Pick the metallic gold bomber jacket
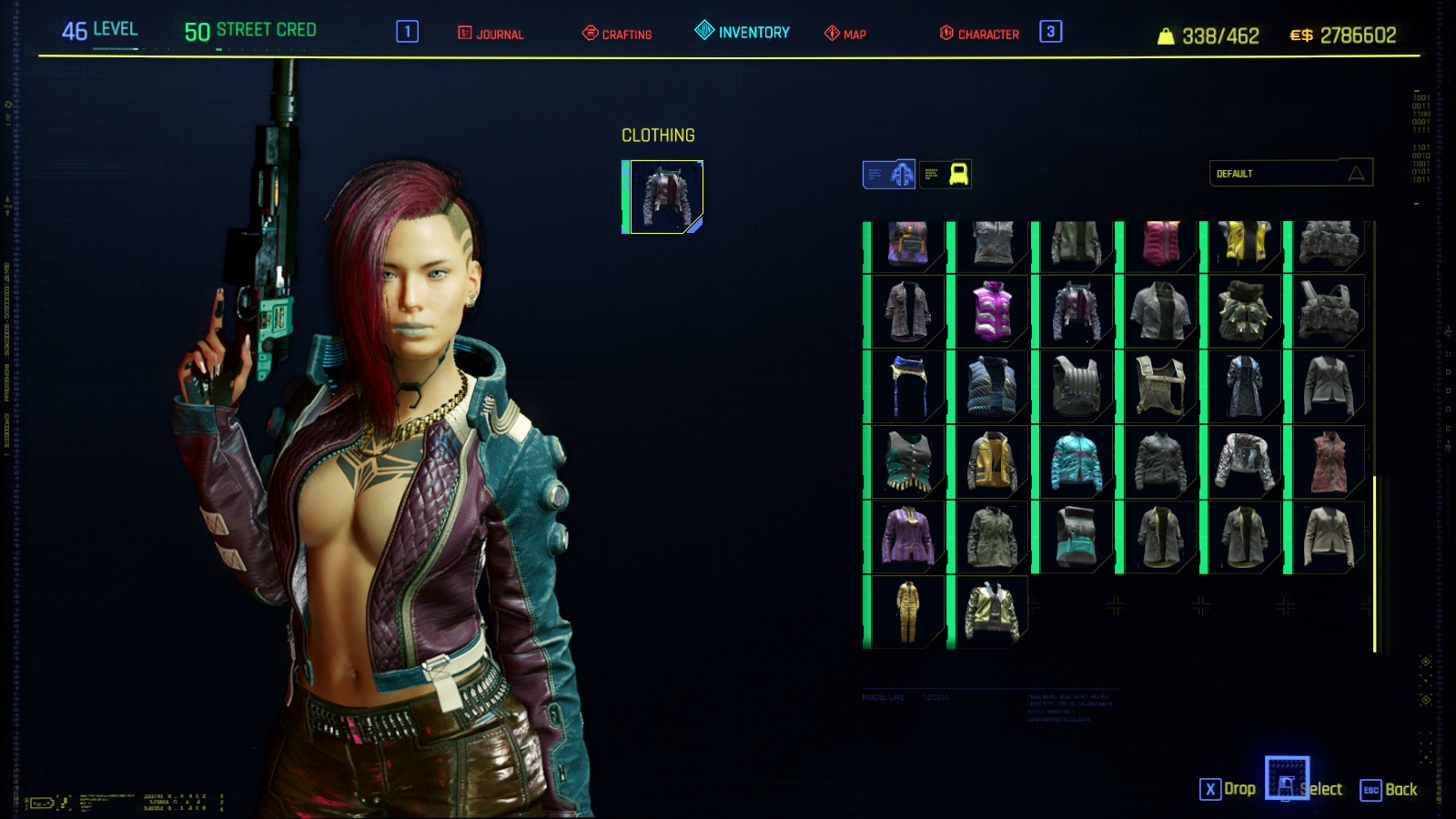 pyautogui.click(x=992, y=612)
